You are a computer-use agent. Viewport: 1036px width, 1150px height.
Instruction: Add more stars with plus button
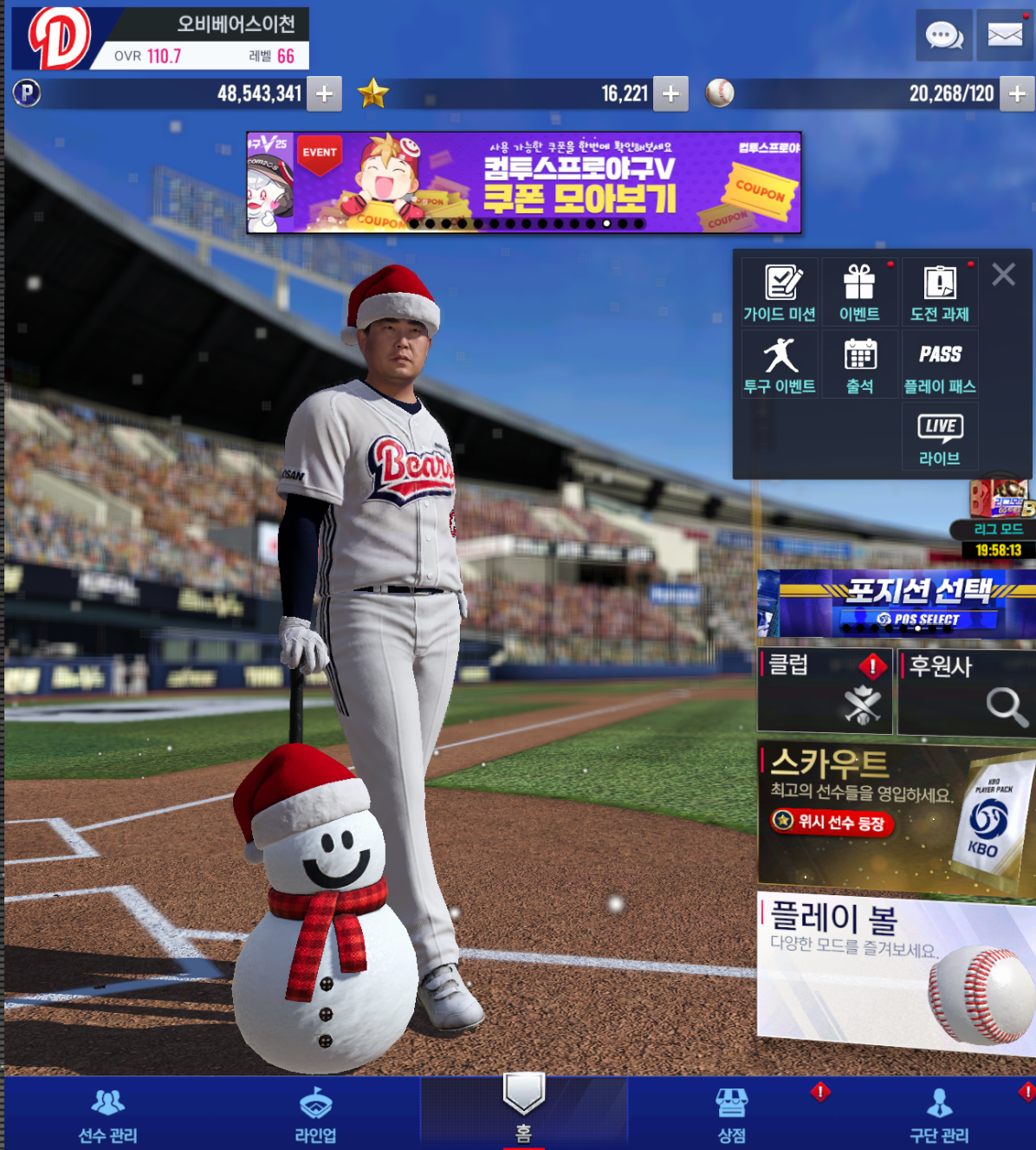[x=670, y=94]
